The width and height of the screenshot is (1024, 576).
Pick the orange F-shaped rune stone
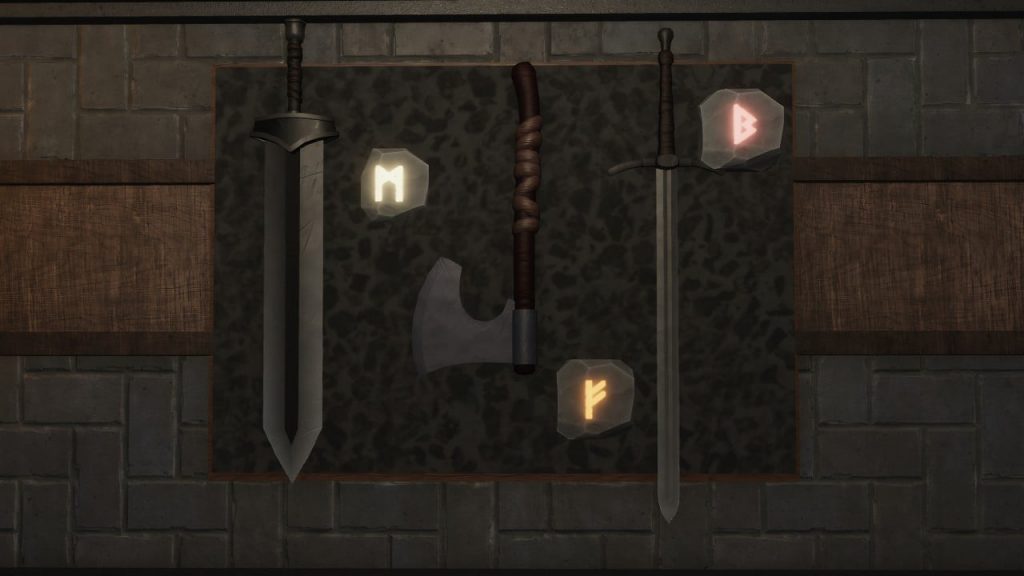pyautogui.click(x=595, y=398)
